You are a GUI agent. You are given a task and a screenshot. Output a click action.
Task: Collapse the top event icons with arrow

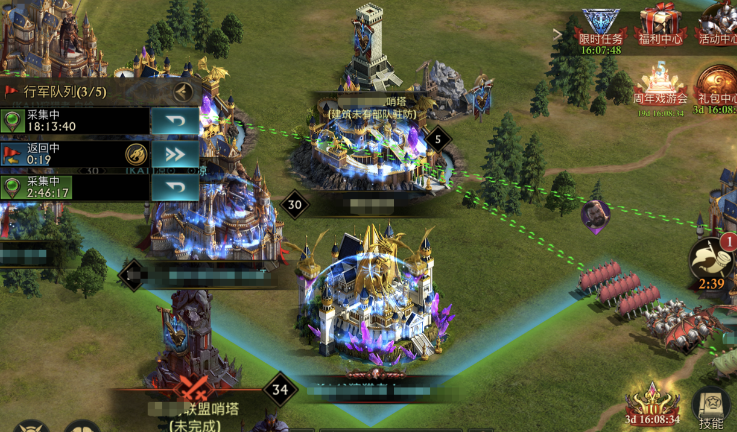[557, 34]
